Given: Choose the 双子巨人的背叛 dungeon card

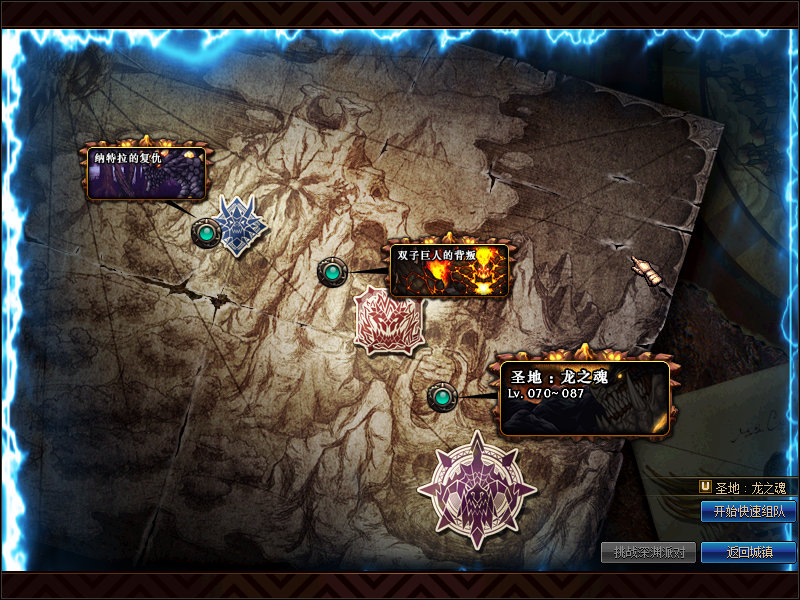Looking at the screenshot, I should [449, 270].
